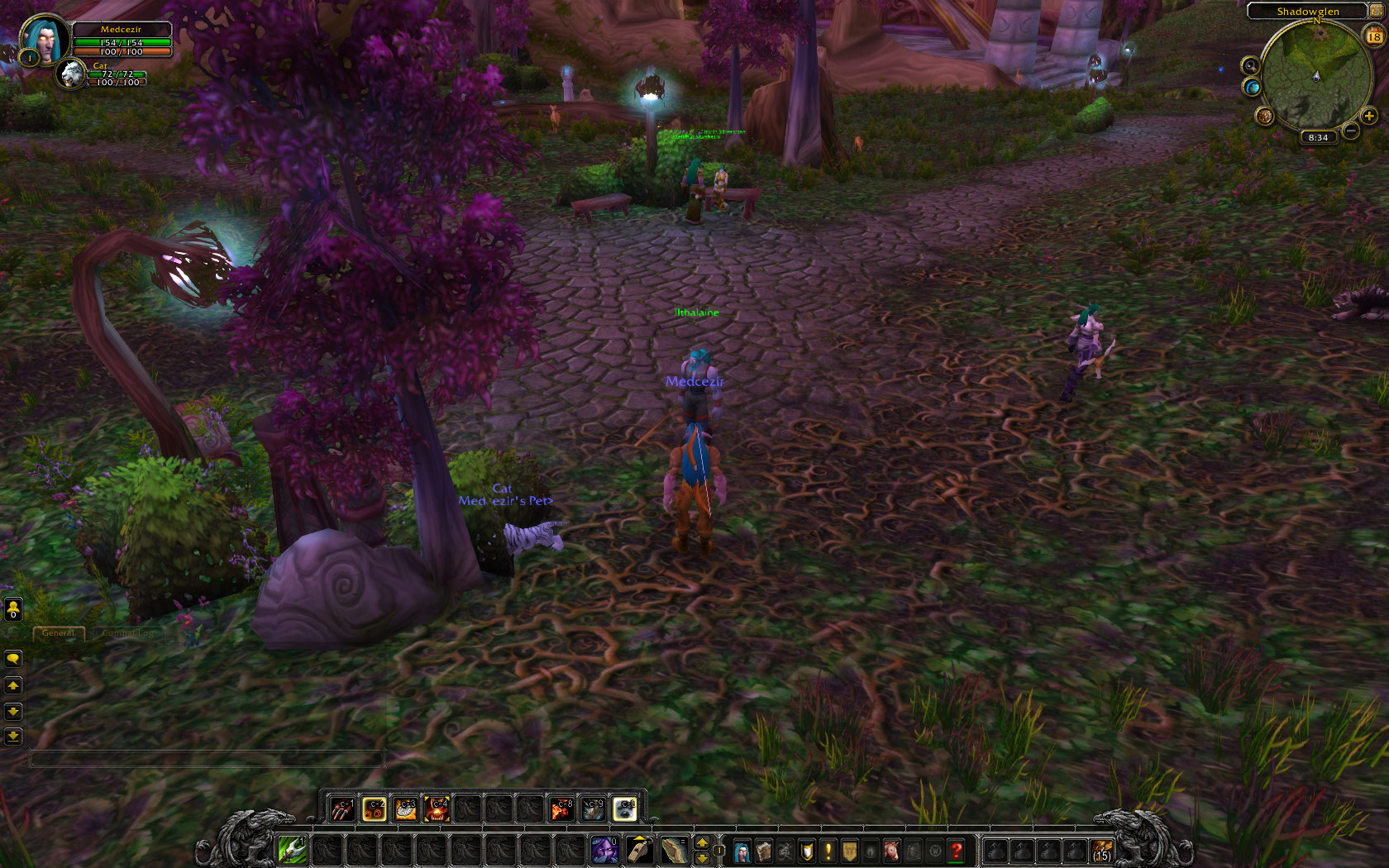Cast the fire spell in slot c-4
The width and height of the screenshot is (1389, 868).
(x=438, y=811)
